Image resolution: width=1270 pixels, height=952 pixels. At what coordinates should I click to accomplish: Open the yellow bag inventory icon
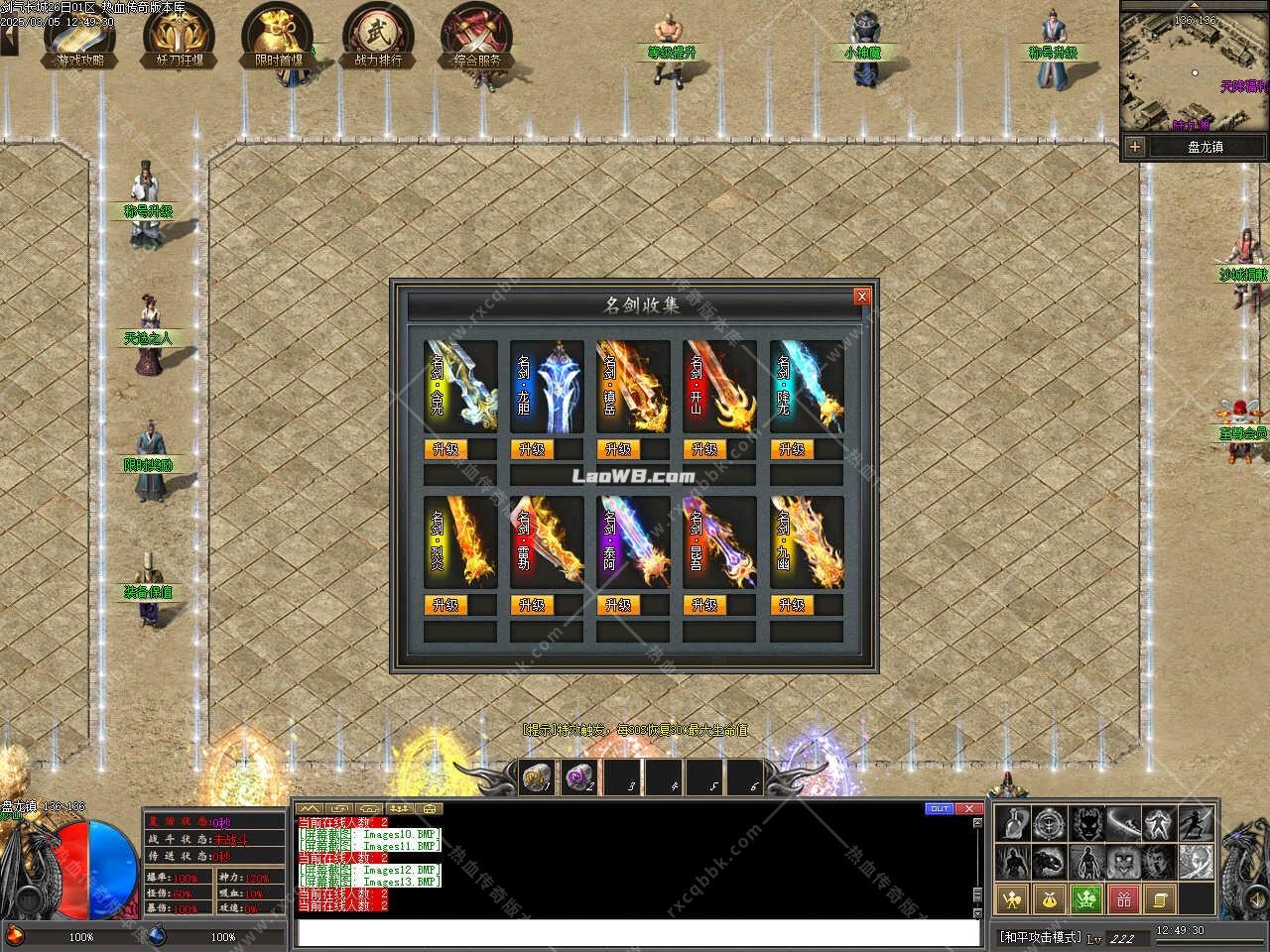click(x=1050, y=899)
